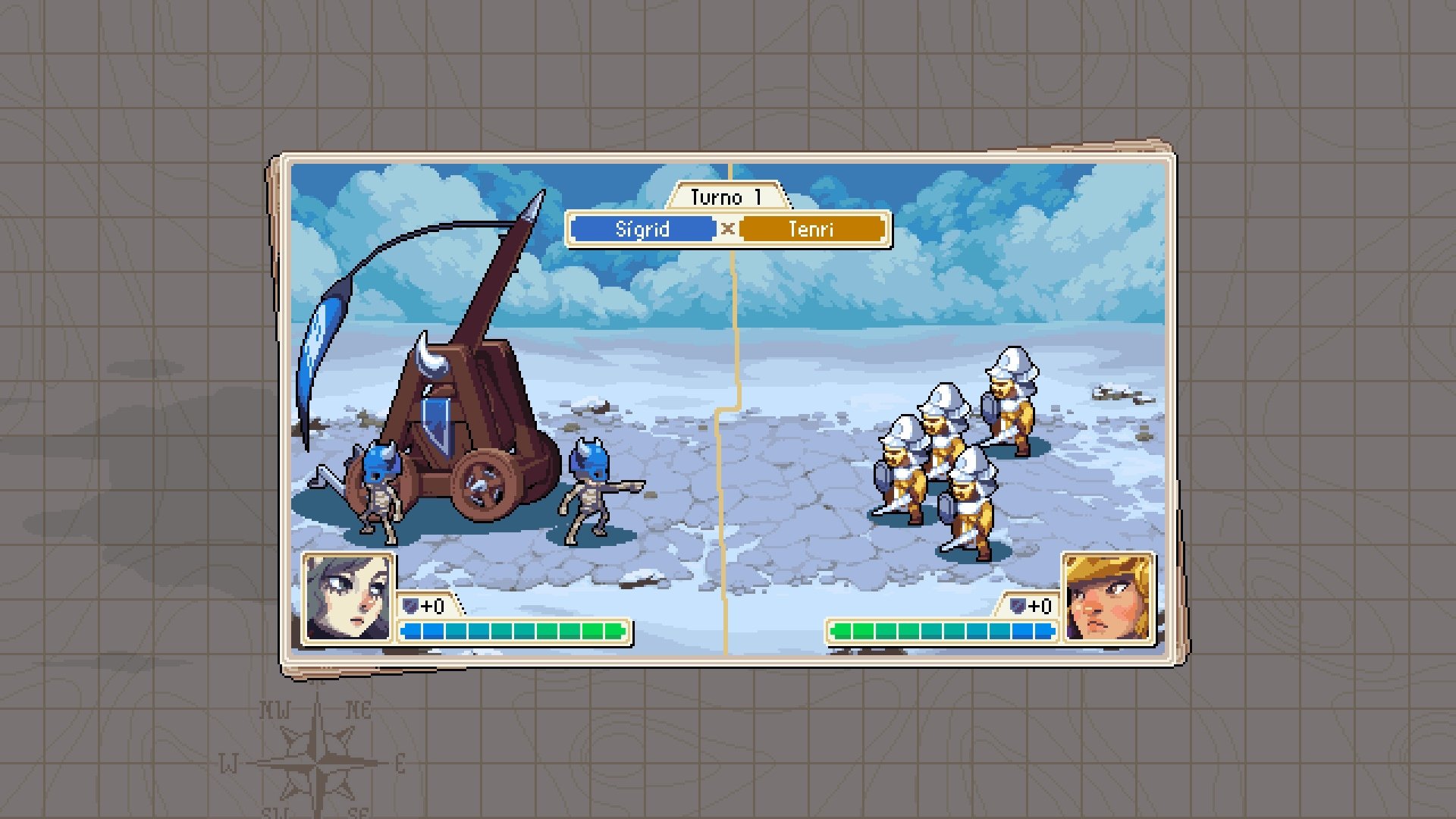This screenshot has width=1456, height=819.
Task: Click the NE compass label
Action: click(359, 709)
